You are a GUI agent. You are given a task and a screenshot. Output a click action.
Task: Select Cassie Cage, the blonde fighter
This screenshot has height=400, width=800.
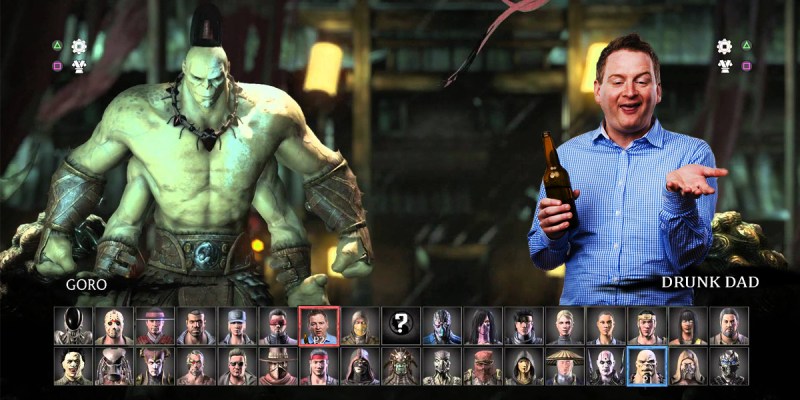tap(565, 325)
